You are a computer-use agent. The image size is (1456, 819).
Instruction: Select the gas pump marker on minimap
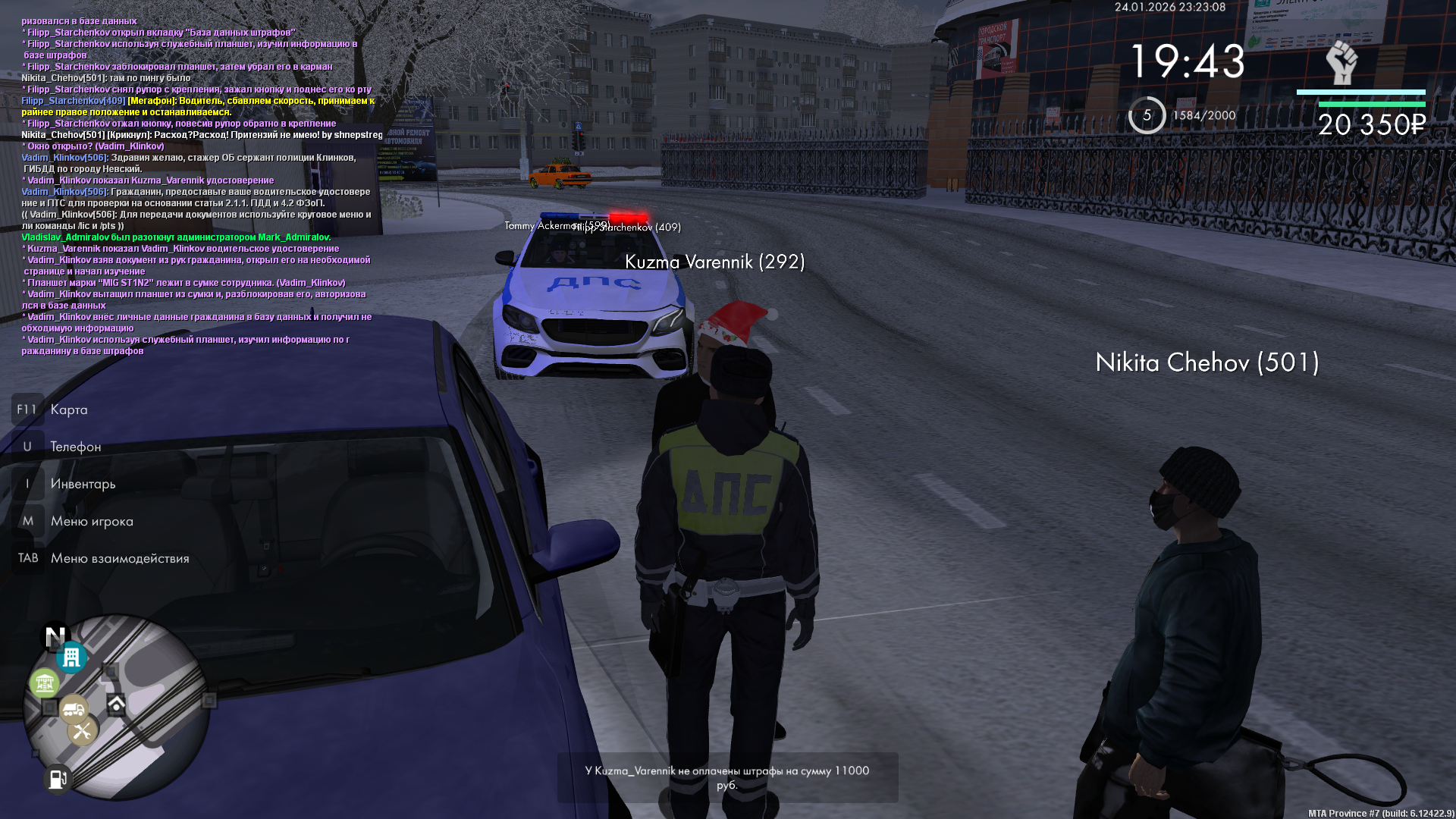tap(58, 778)
